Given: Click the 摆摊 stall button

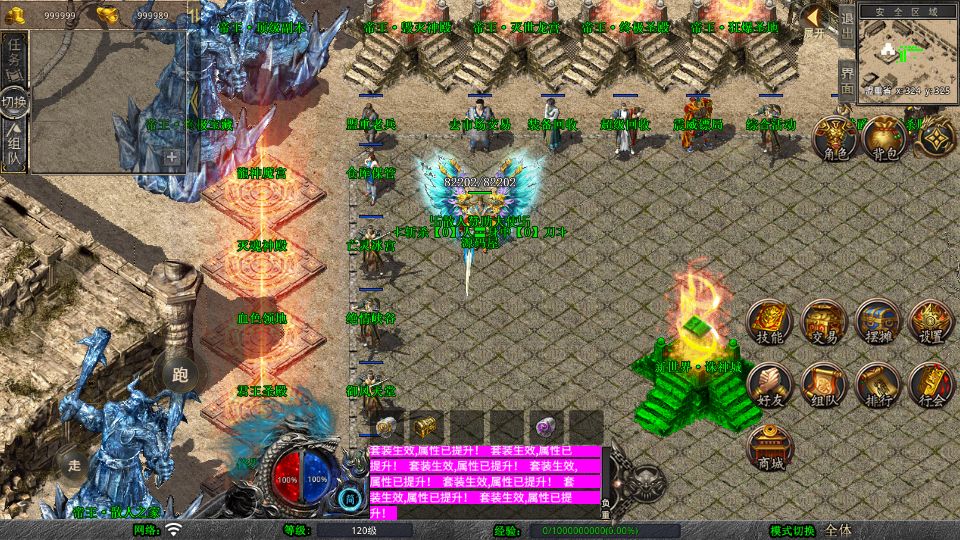Looking at the screenshot, I should click(878, 323).
